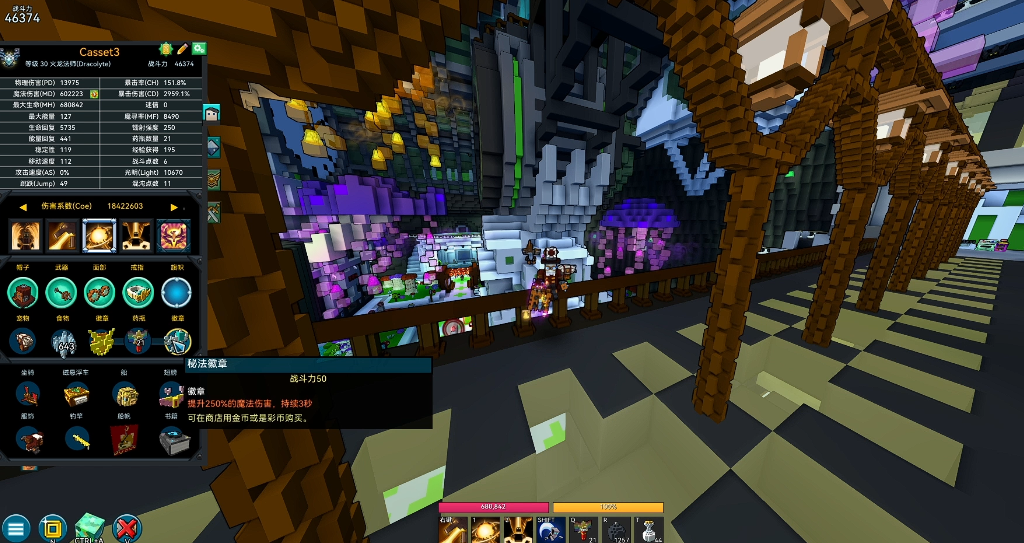
Task: Show the next stat with the right yellow arrow
Action: pos(174,207)
